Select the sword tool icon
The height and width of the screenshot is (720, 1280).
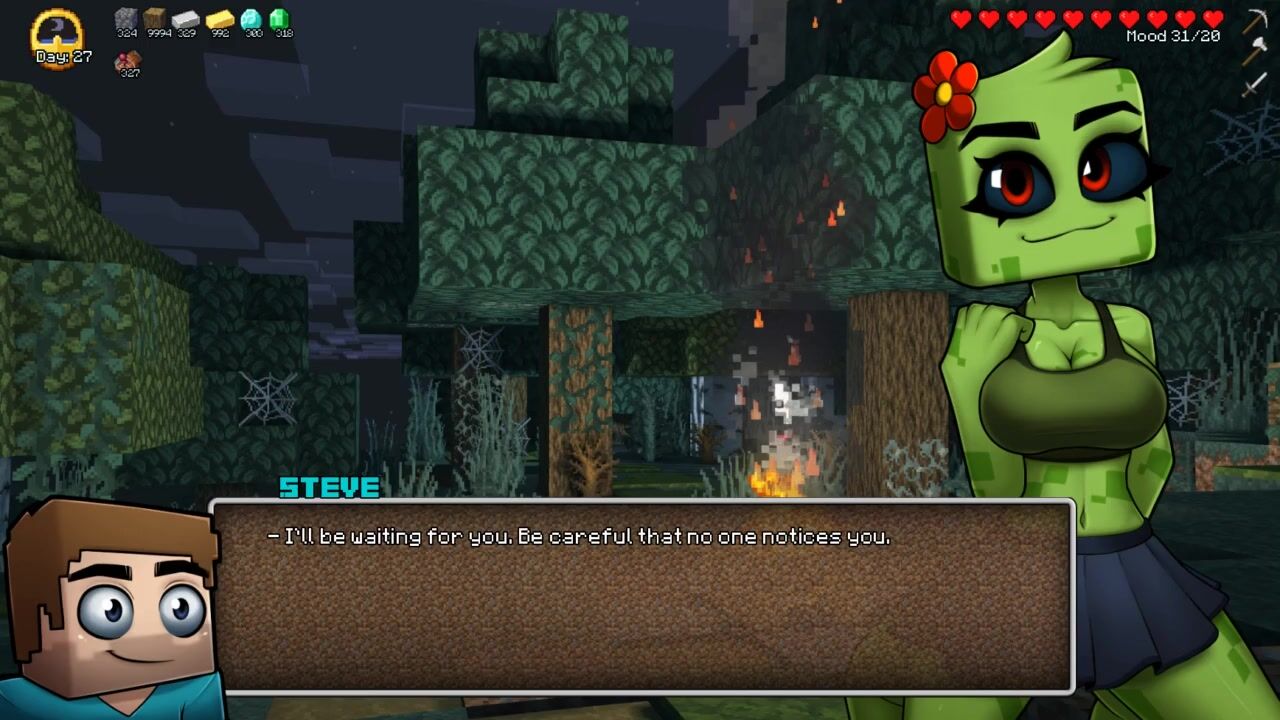(x=1255, y=85)
